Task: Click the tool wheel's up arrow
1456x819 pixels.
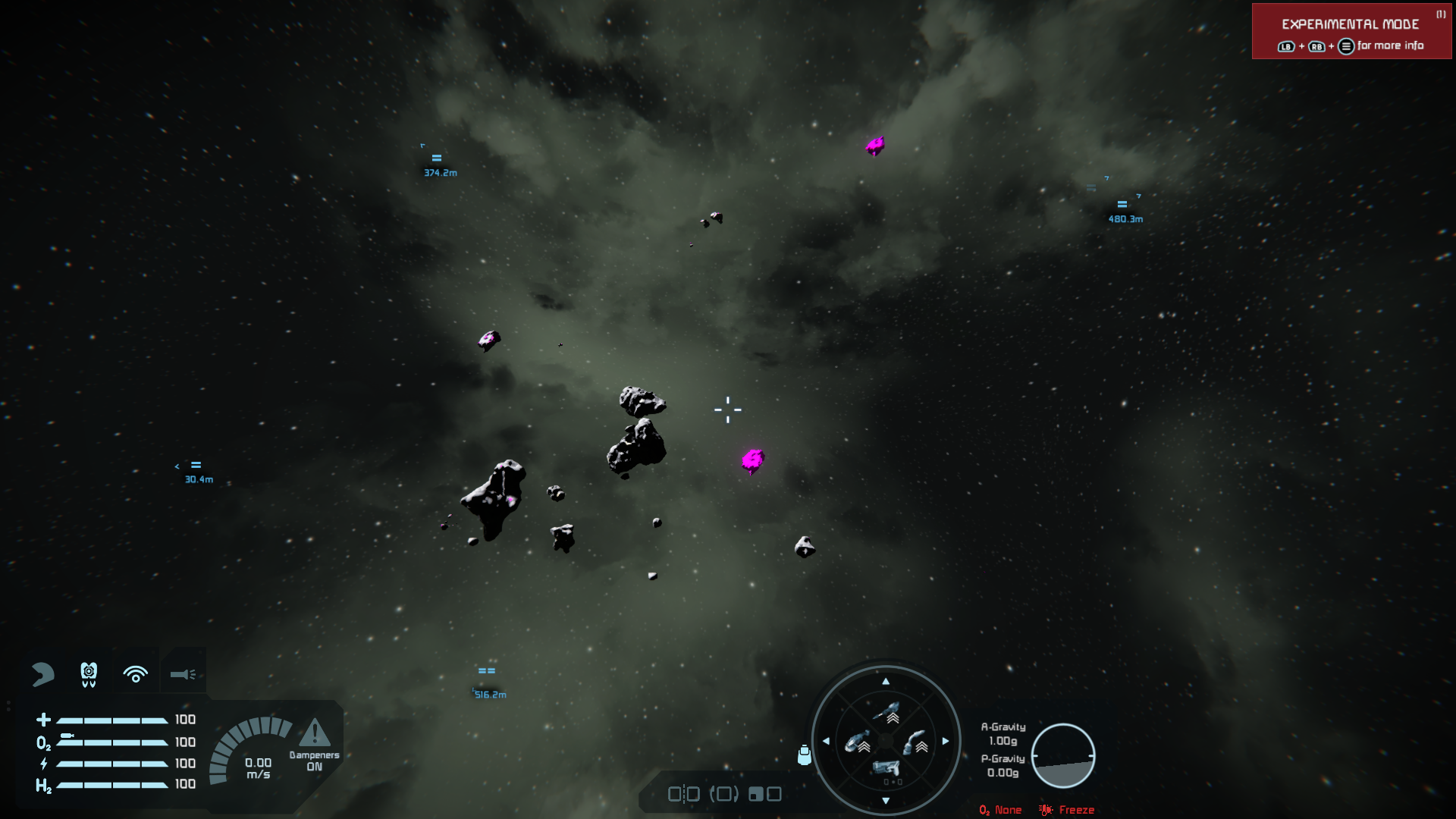Action: (886, 681)
